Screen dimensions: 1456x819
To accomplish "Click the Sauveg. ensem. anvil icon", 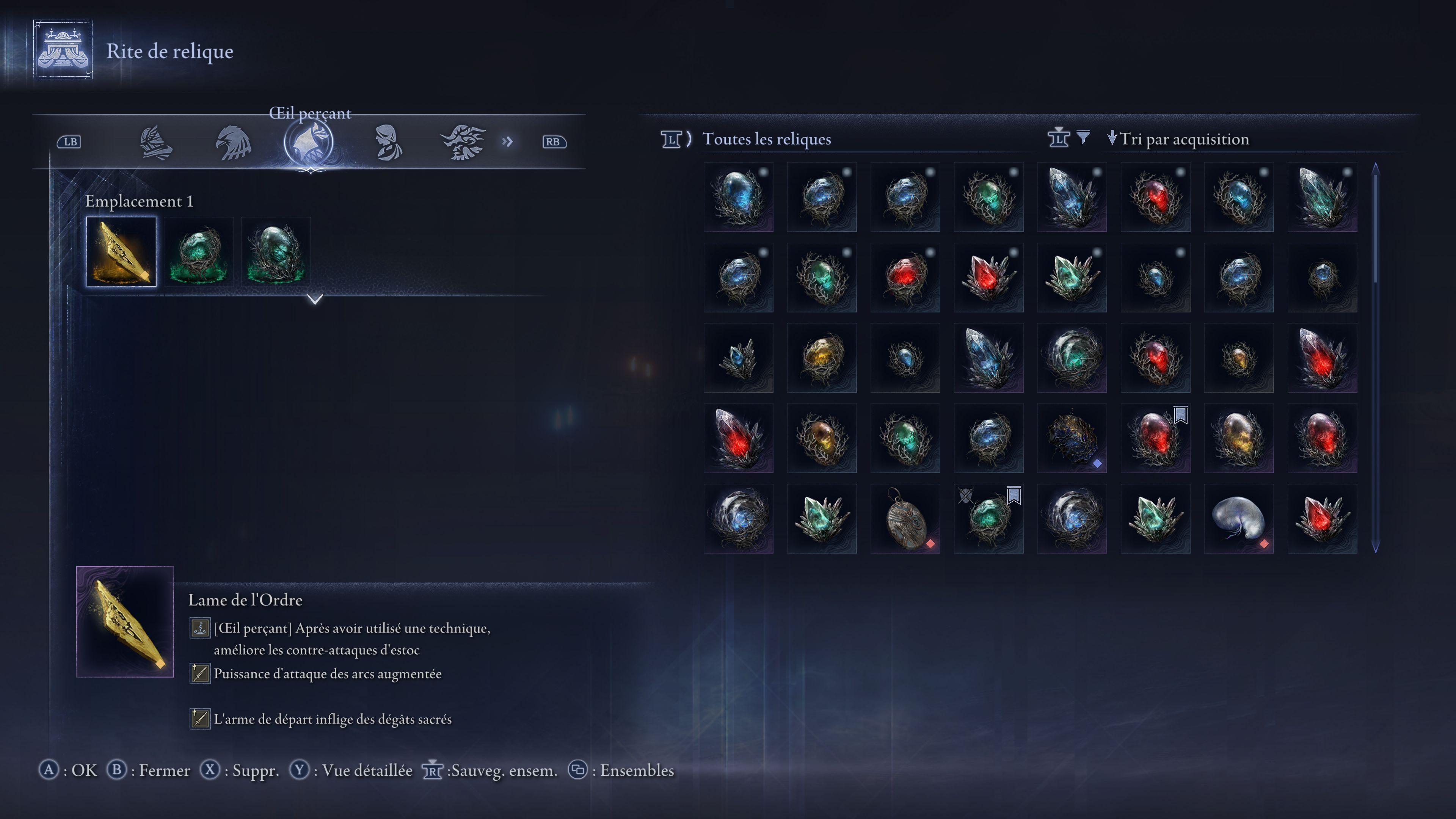I will point(433,770).
